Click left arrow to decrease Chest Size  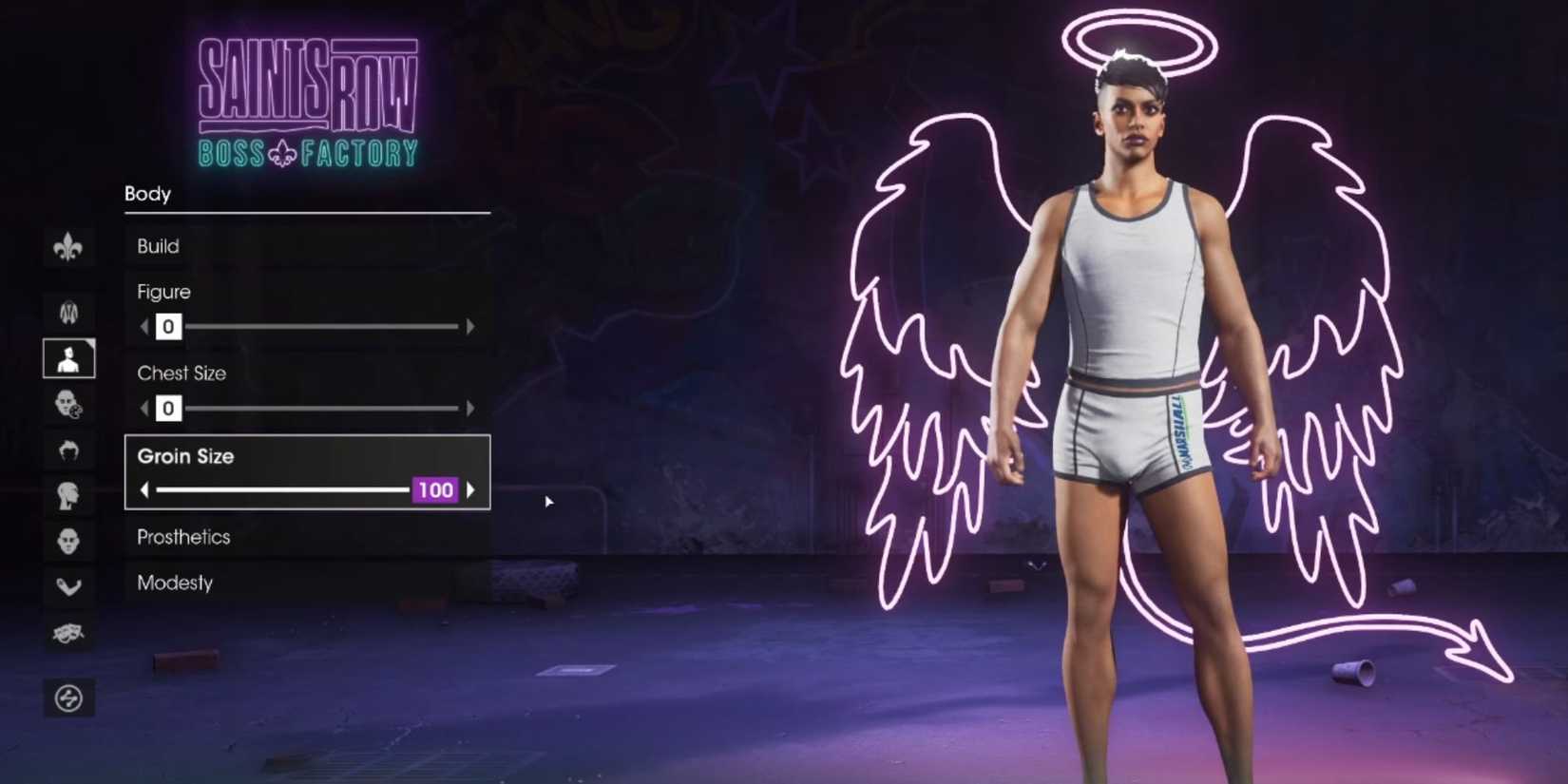[x=143, y=408]
